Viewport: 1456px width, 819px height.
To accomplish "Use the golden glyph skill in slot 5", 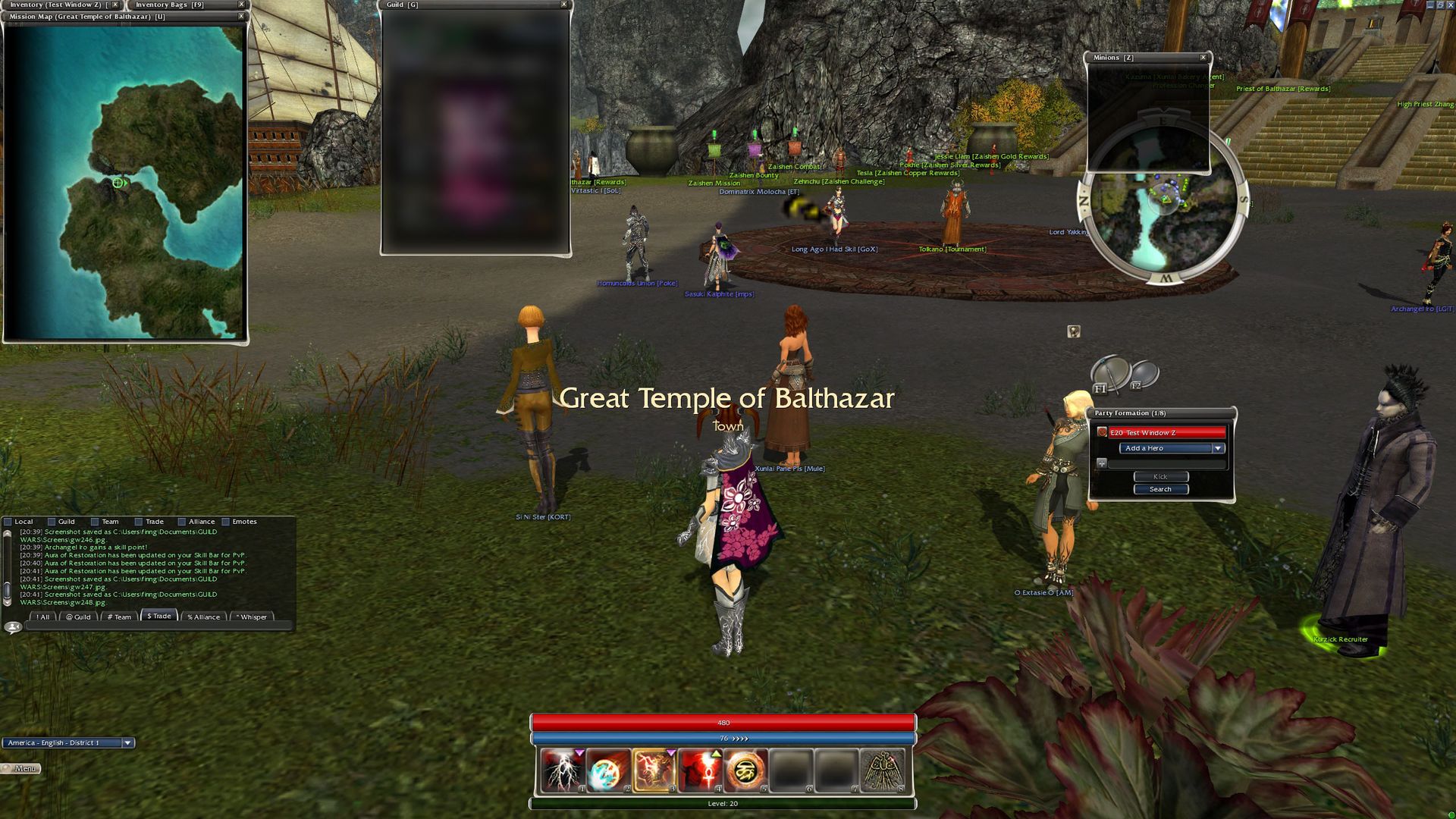I will coord(745,770).
